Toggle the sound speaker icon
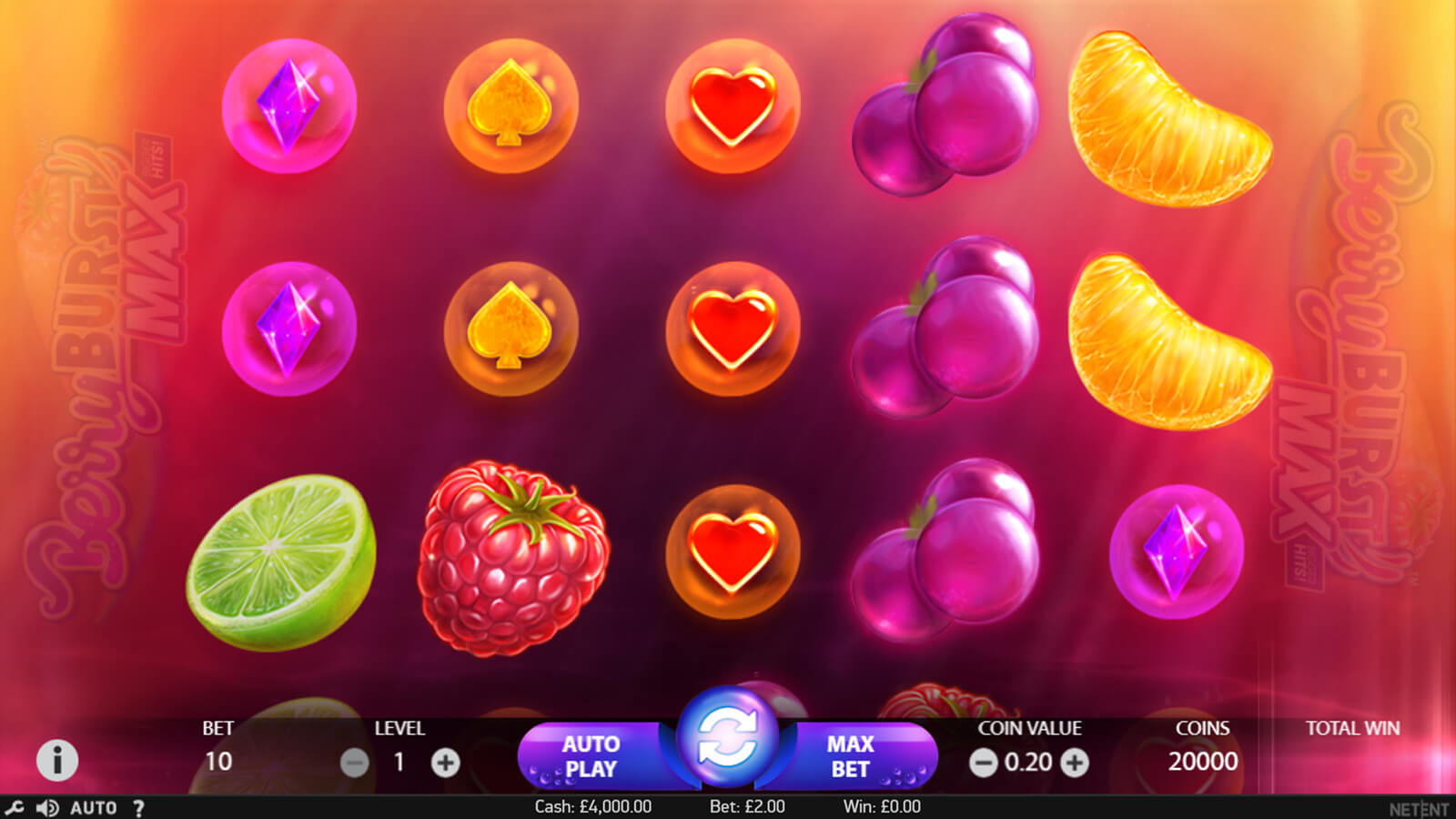This screenshot has width=1456, height=819. click(x=47, y=807)
